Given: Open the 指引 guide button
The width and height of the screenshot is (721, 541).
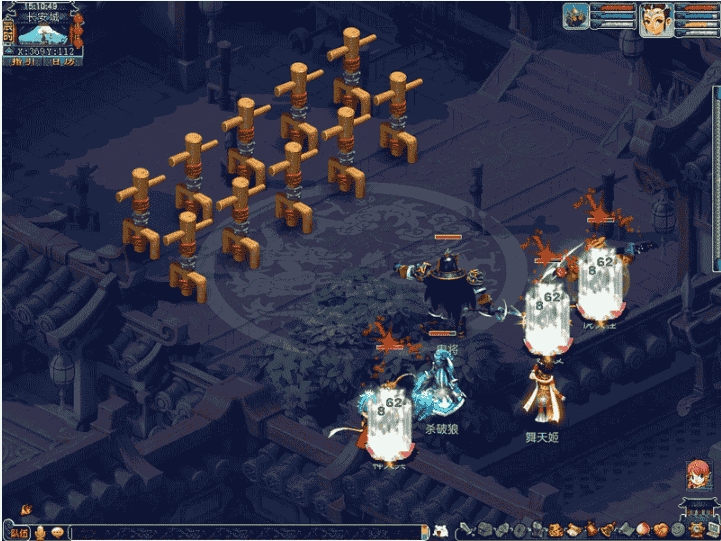Looking at the screenshot, I should coord(22,61).
